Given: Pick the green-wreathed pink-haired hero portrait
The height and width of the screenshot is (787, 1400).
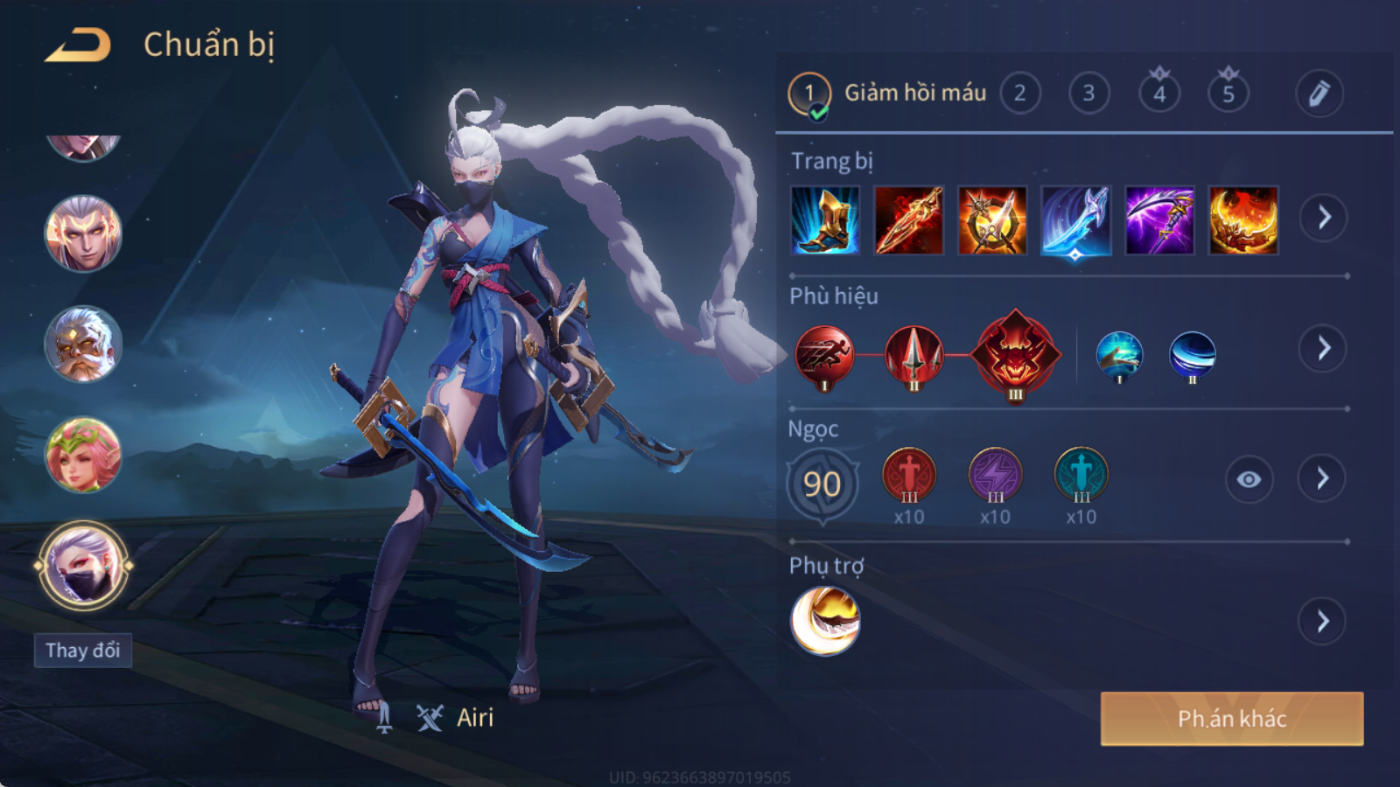Looking at the screenshot, I should point(83,455).
